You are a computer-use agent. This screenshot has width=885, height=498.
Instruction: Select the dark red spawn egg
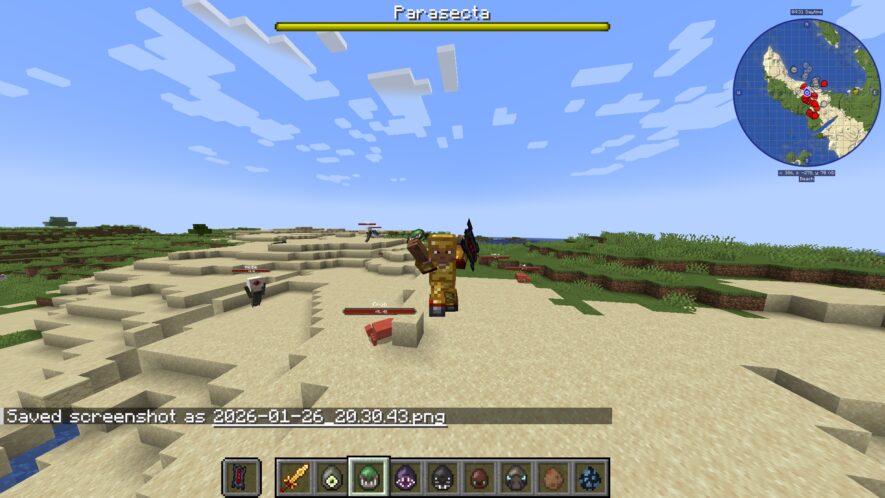(x=479, y=477)
